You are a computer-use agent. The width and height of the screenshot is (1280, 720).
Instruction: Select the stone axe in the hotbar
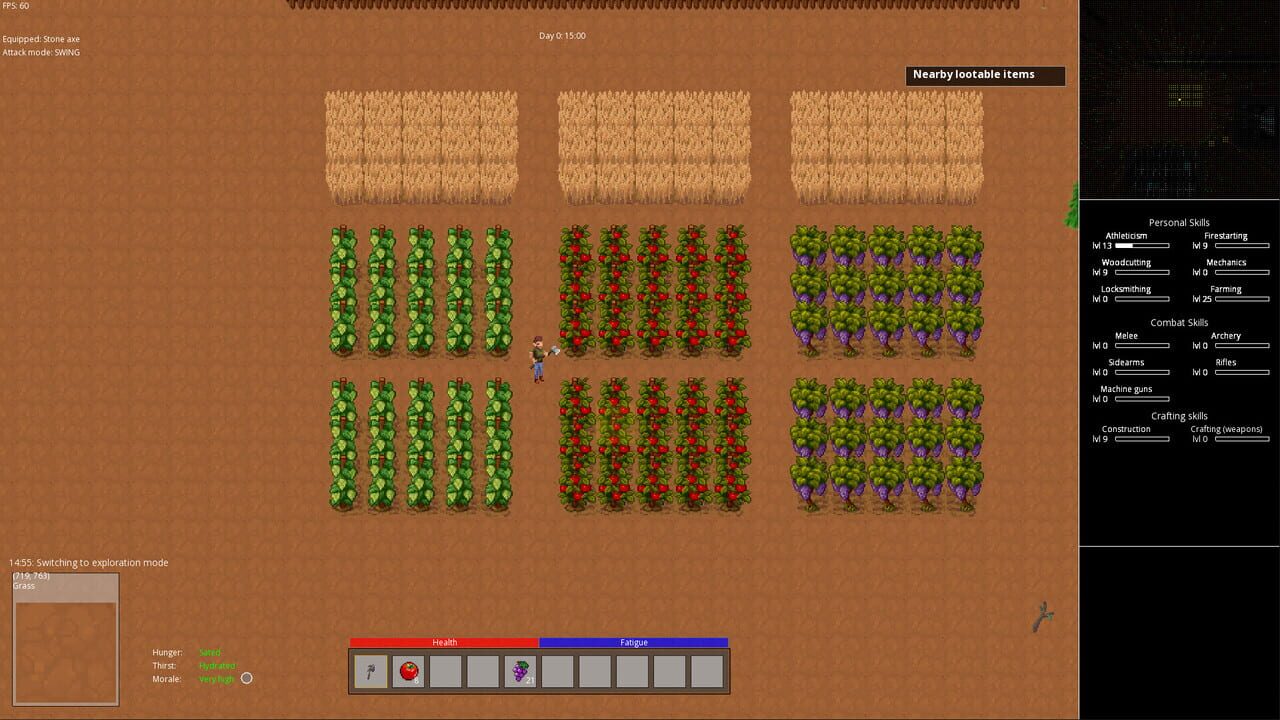point(369,671)
